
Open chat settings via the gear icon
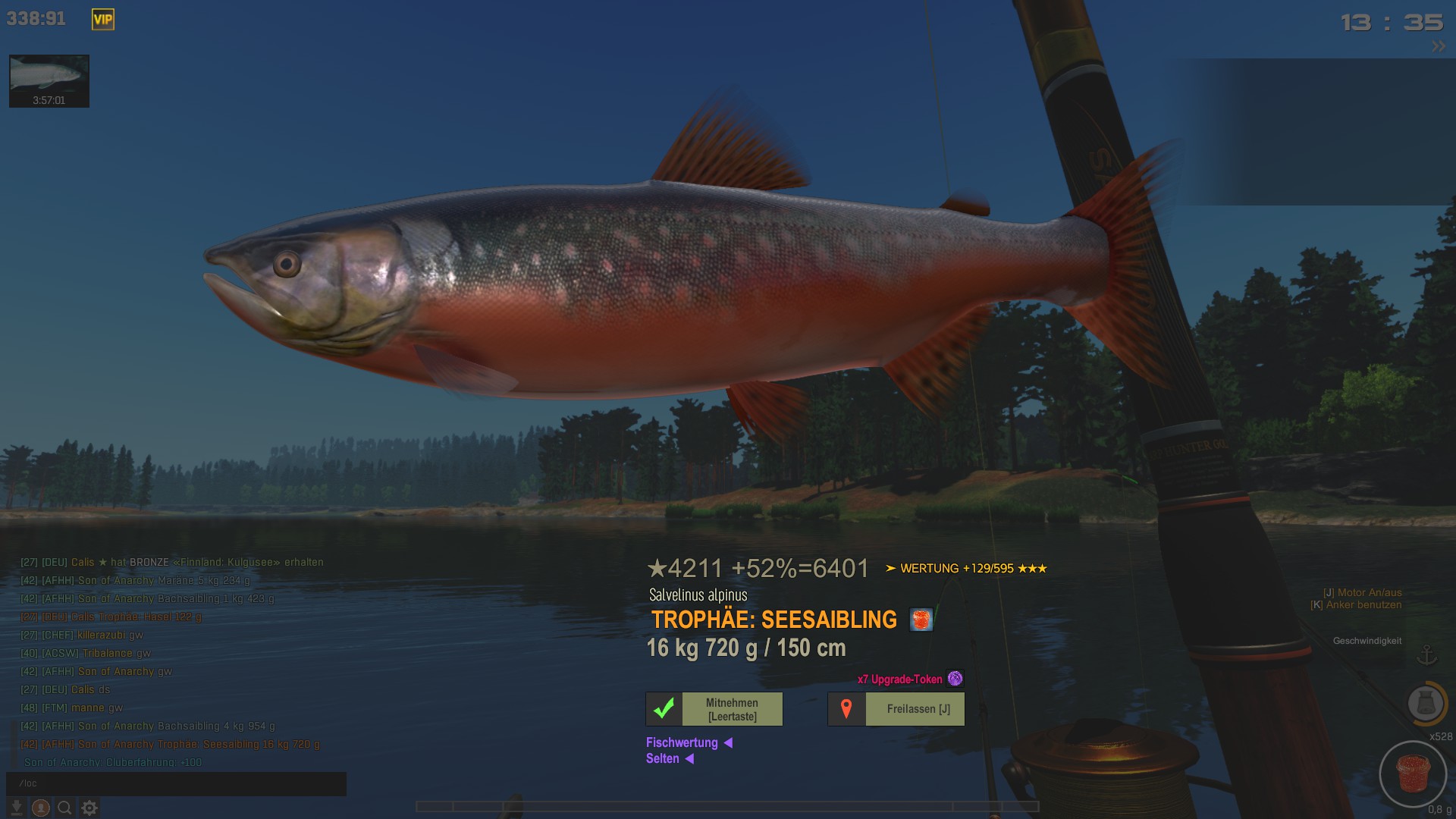89,808
